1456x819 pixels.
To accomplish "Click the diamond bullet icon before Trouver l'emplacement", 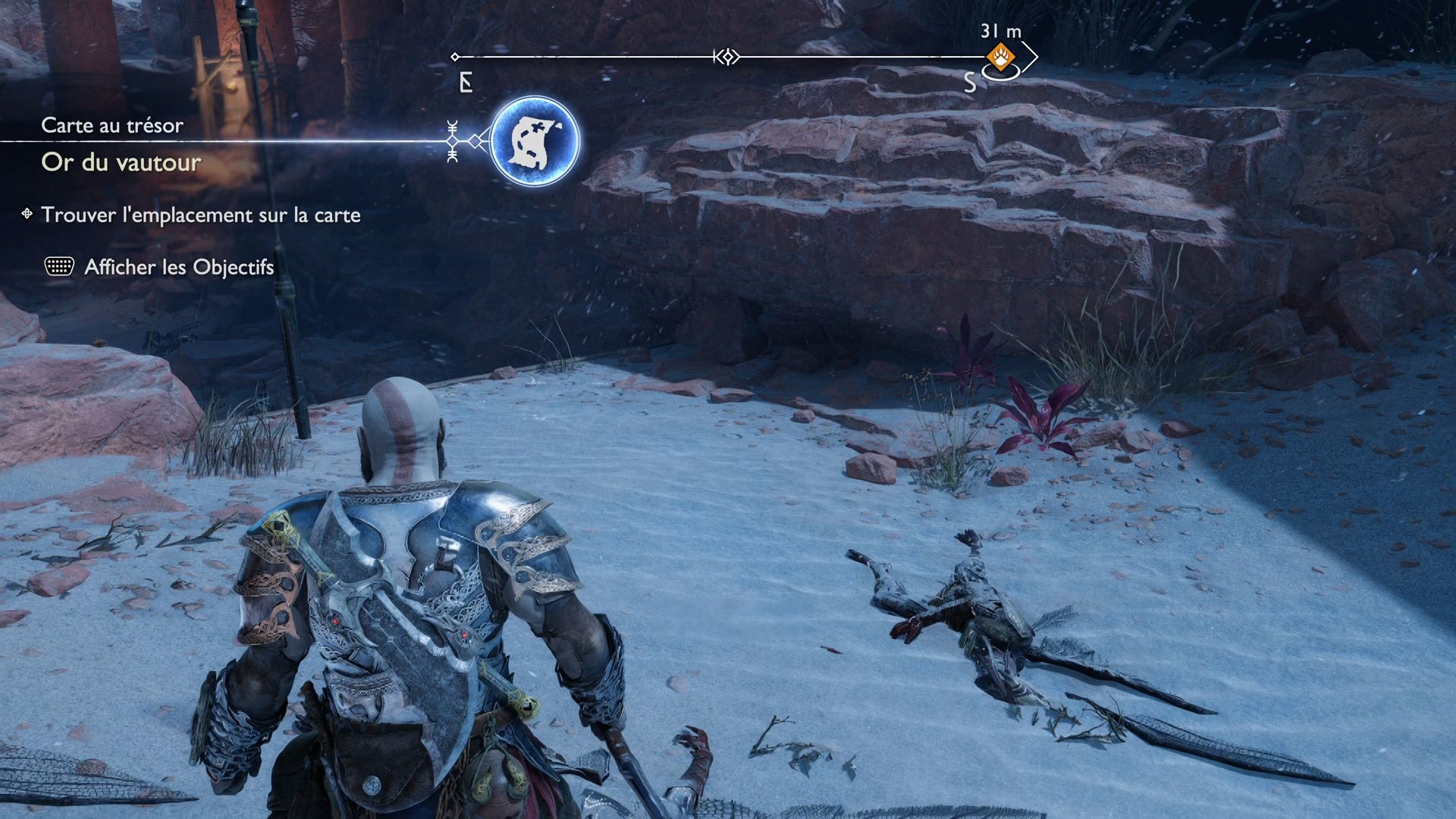I will pyautogui.click(x=27, y=215).
